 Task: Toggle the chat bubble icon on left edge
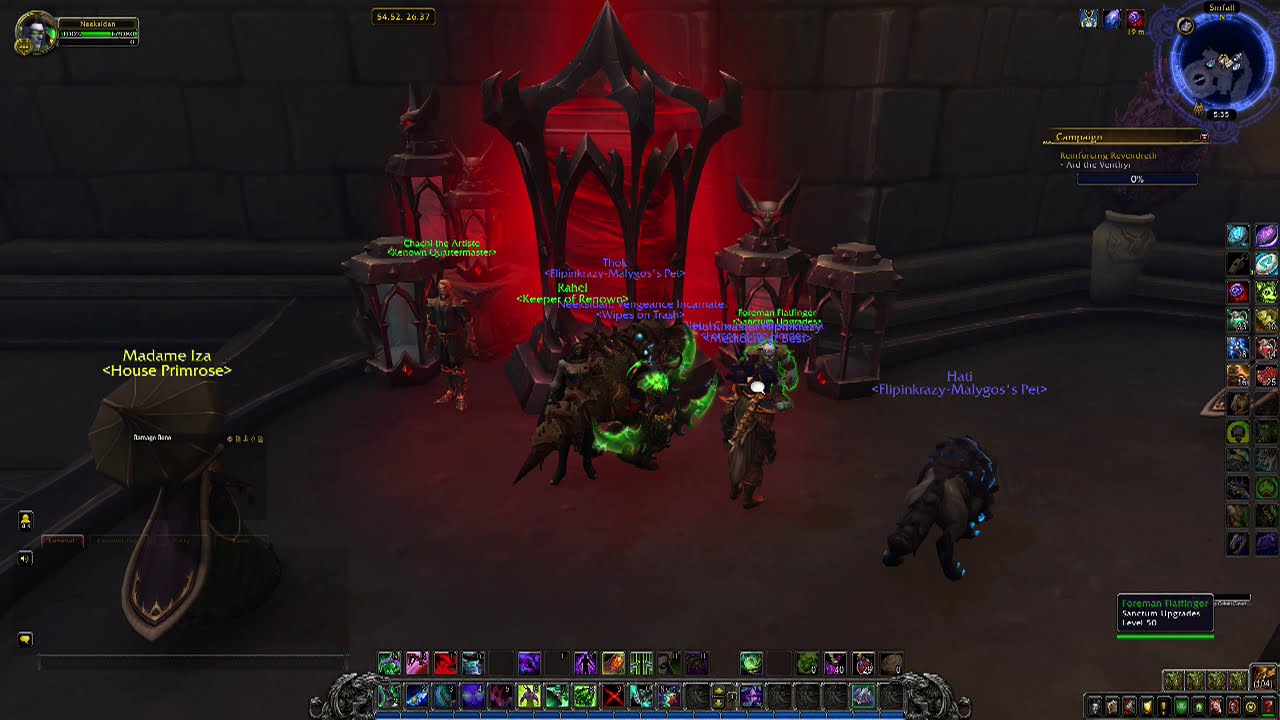25,638
